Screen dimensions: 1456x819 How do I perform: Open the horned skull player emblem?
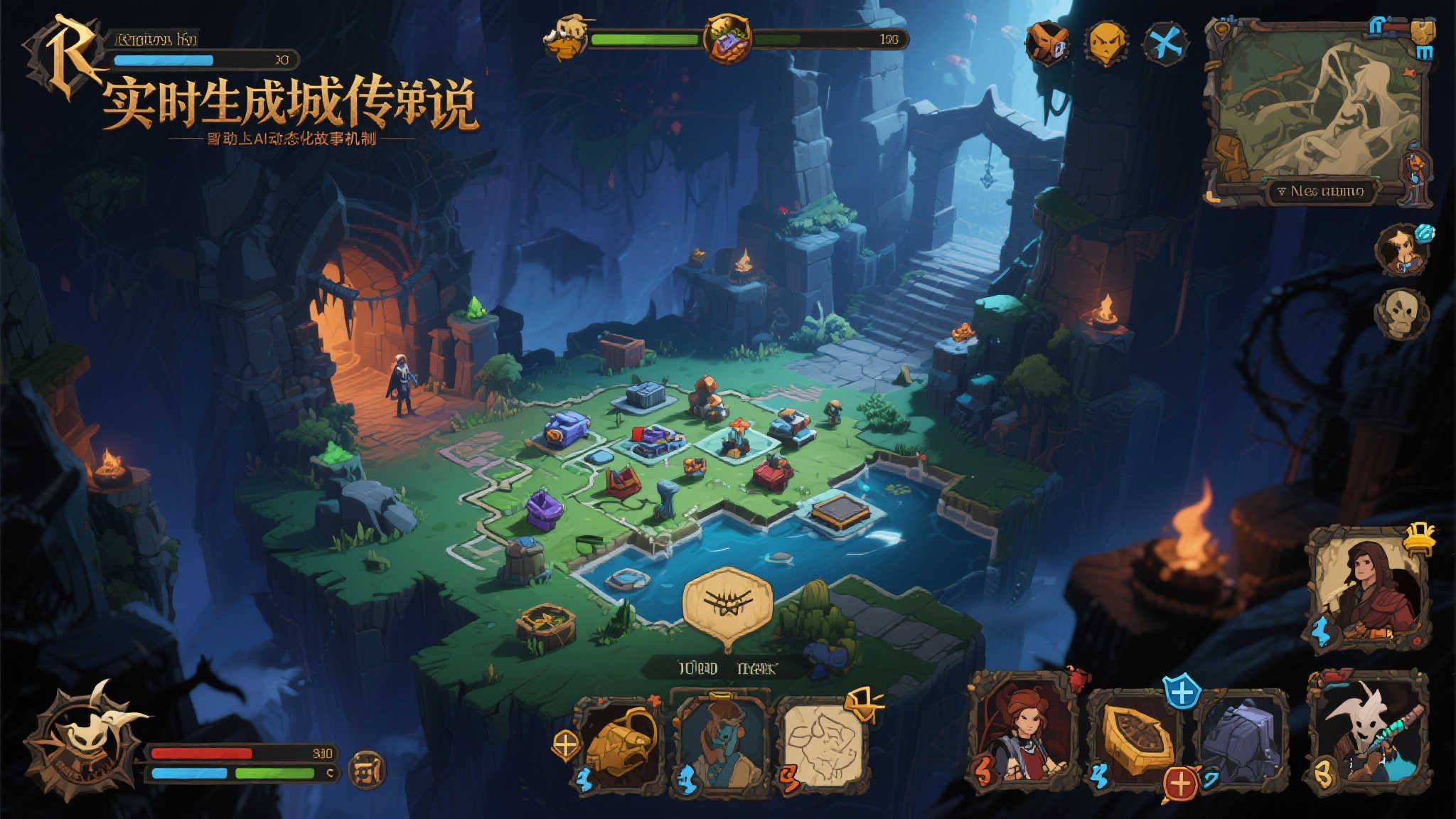(x=90, y=739)
